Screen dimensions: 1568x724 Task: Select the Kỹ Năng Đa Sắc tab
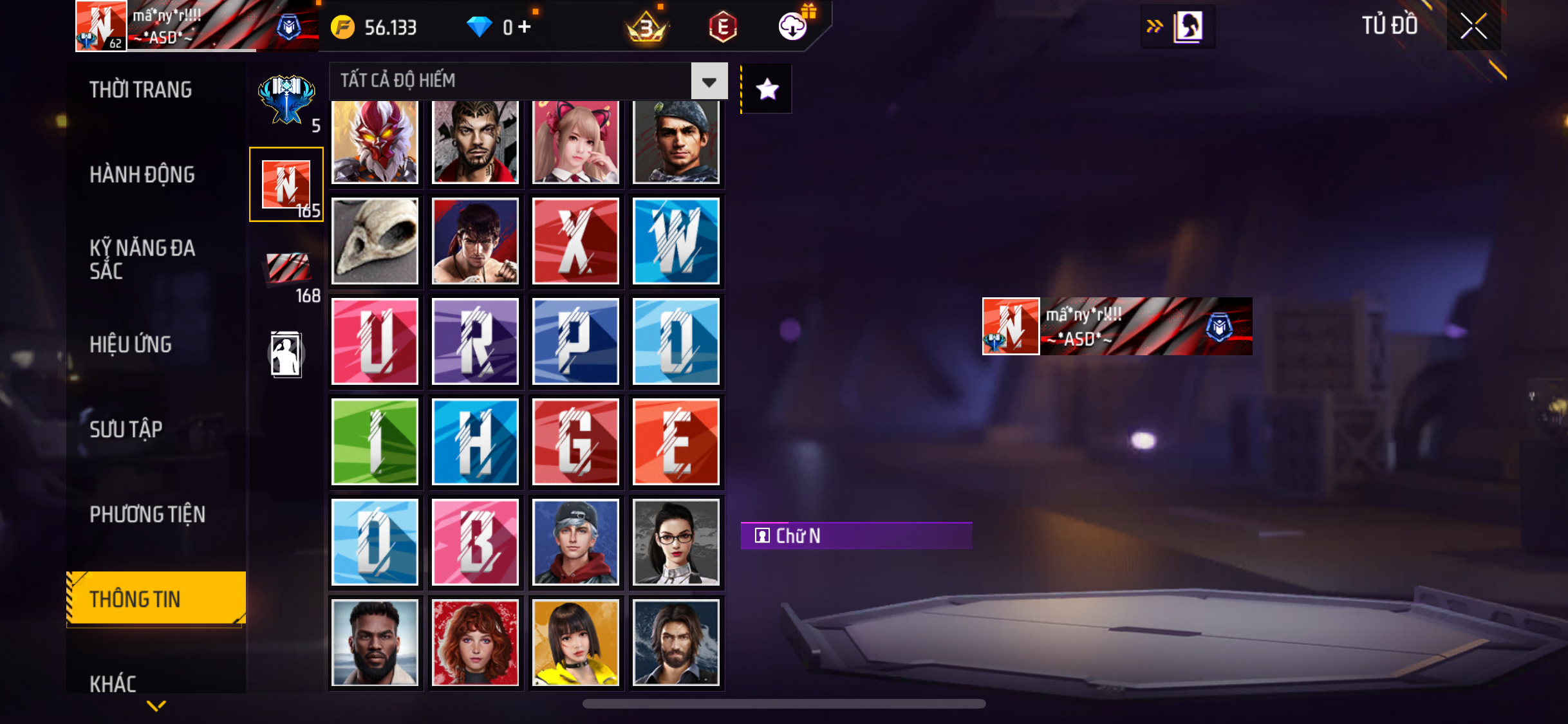pos(142,259)
